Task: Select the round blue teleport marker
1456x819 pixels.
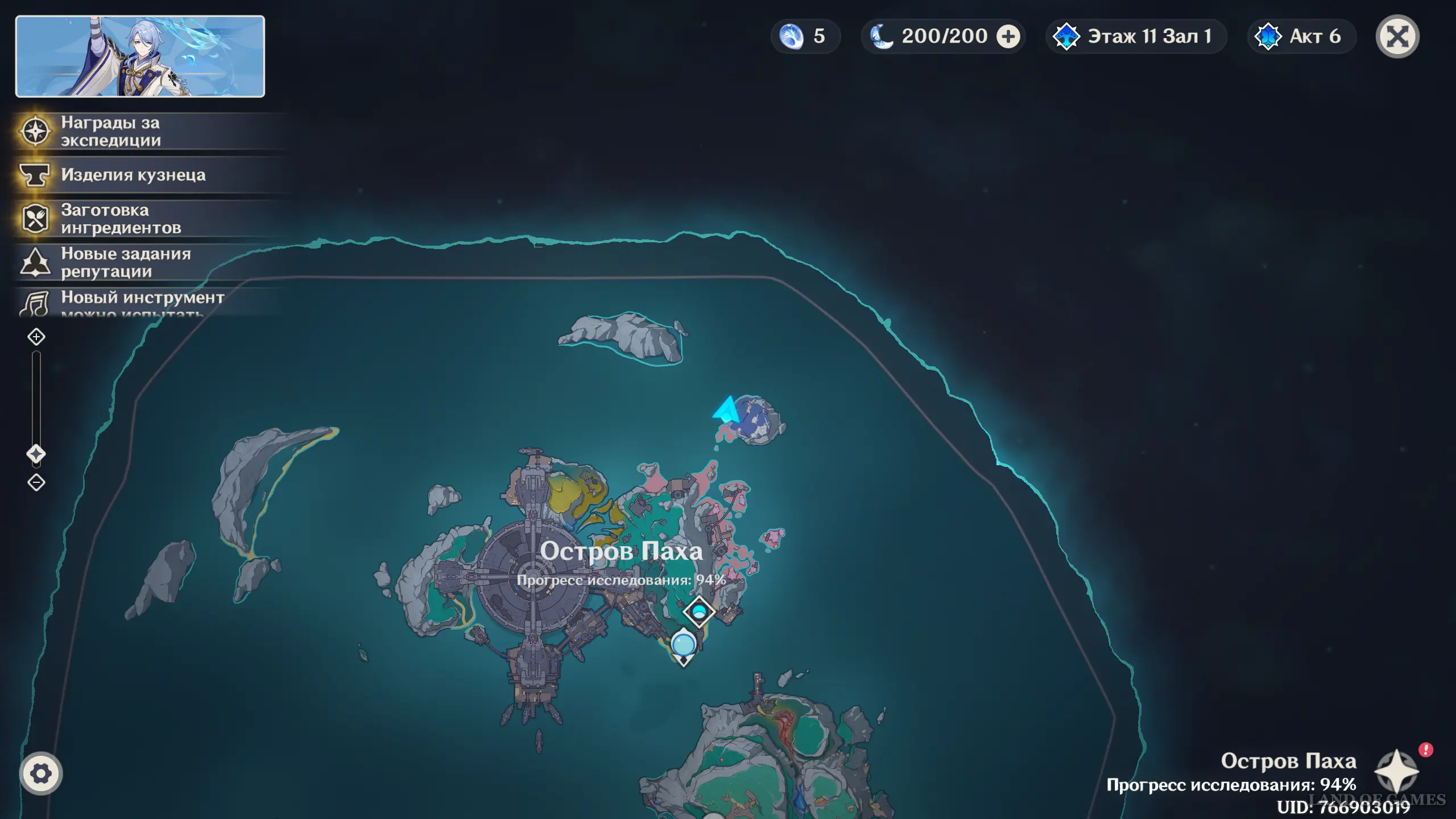Action: point(683,645)
